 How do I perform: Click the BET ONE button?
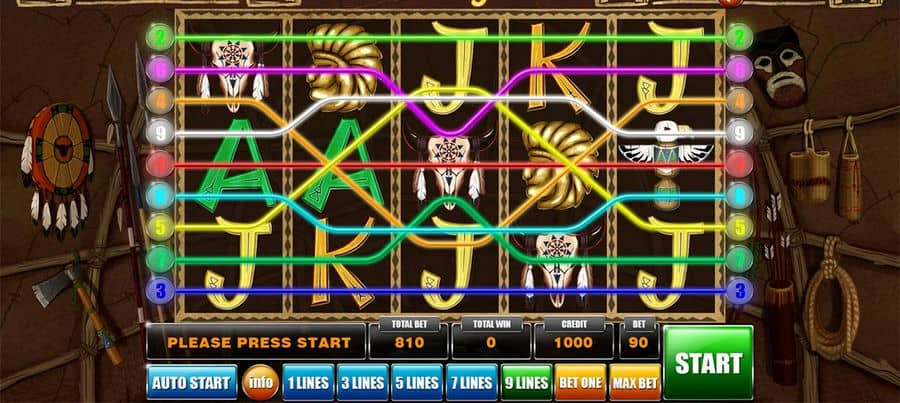pos(580,382)
